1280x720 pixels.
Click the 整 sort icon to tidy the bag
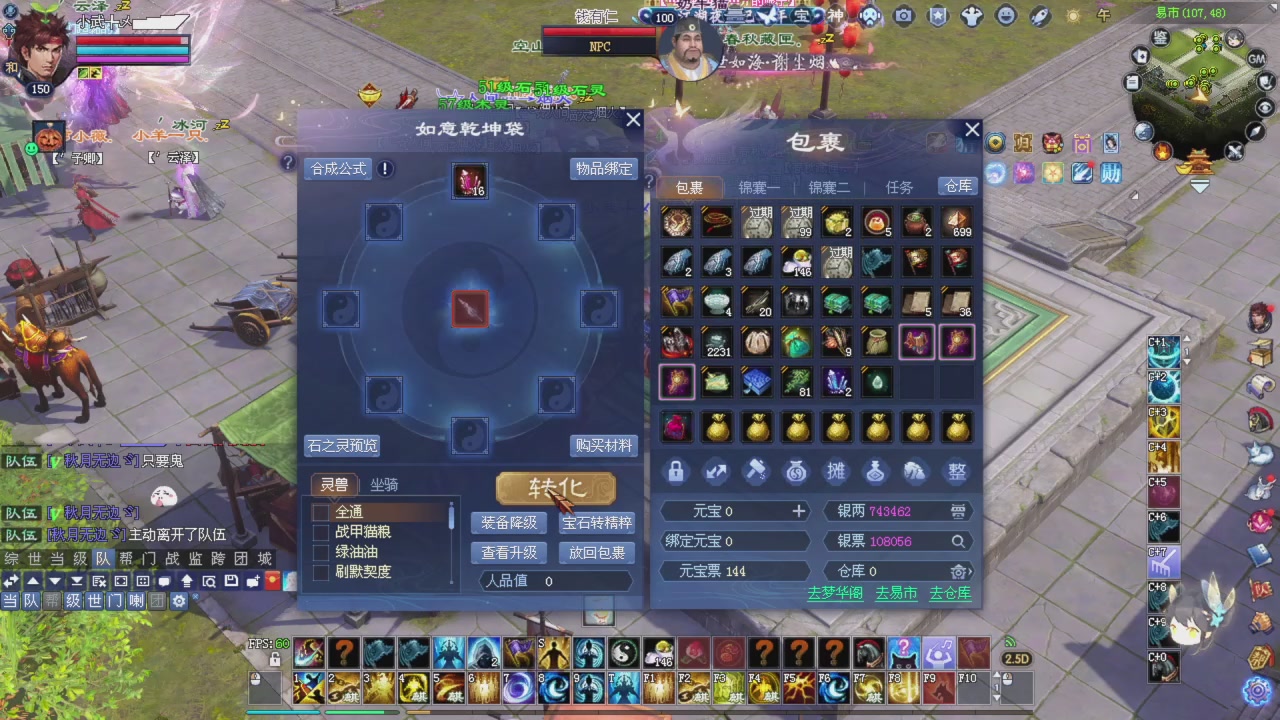(955, 471)
